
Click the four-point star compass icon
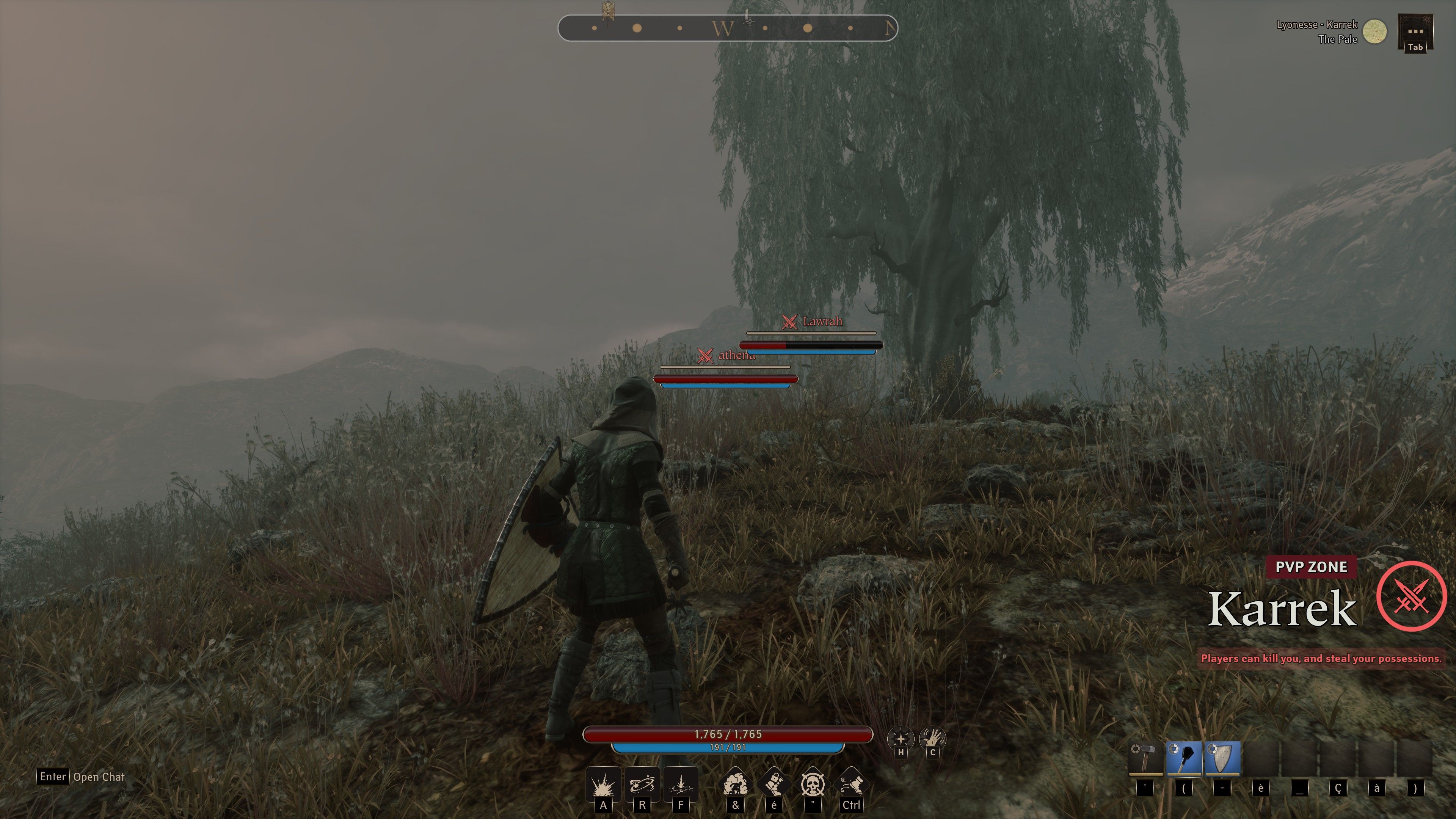click(x=901, y=738)
